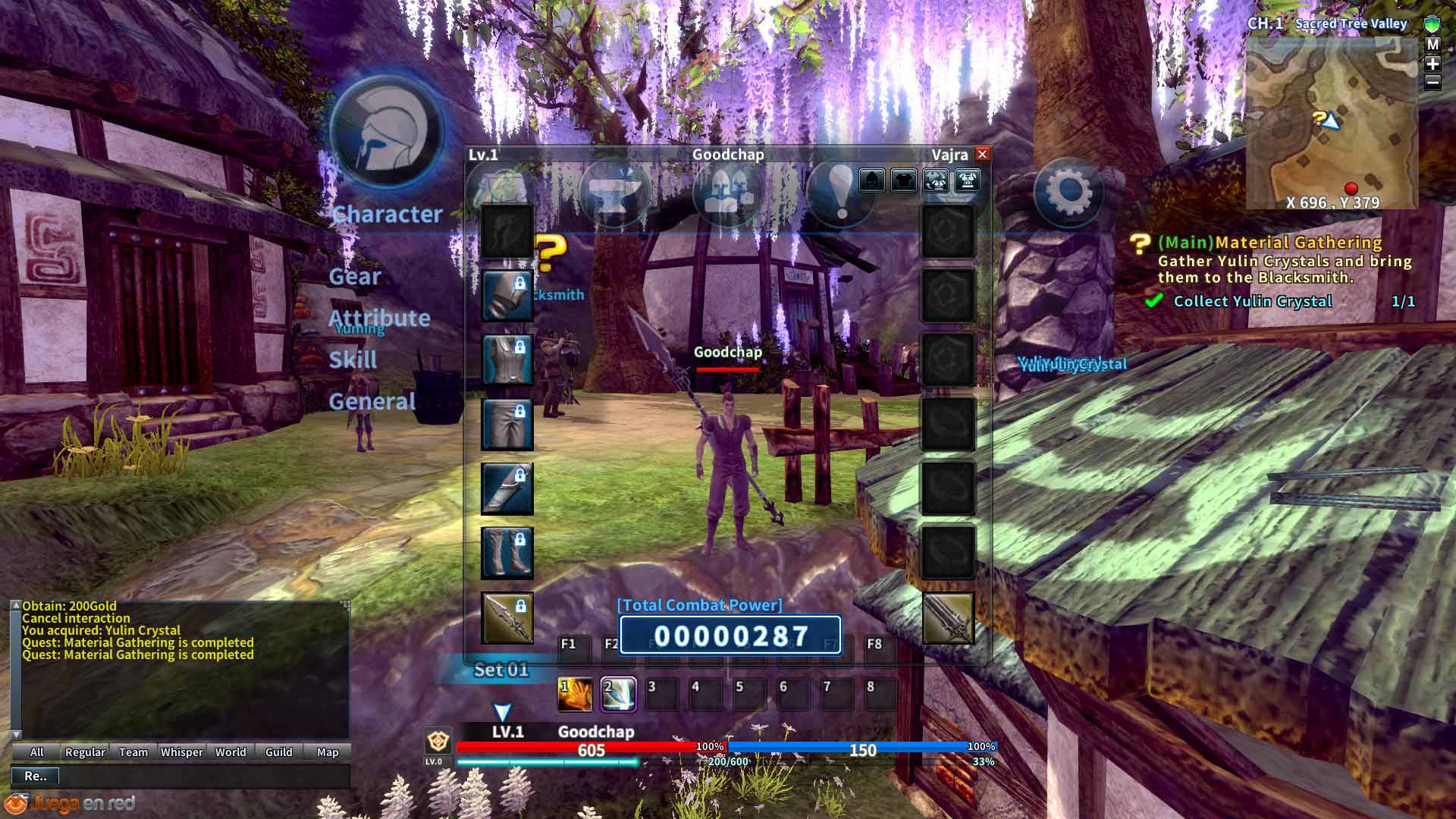Viewport: 1456px width, 819px height.
Task: Close the character equipment window
Action: (982, 154)
